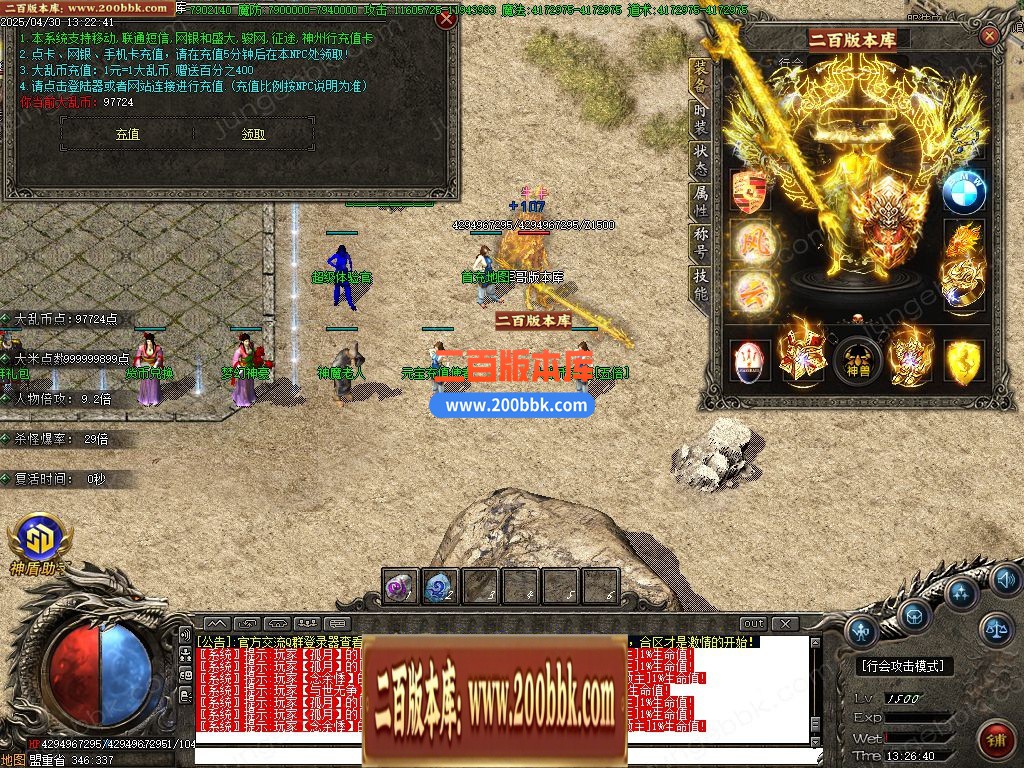The width and height of the screenshot is (1024, 768).
Task: Close the character equipment panel
Action: tap(989, 36)
